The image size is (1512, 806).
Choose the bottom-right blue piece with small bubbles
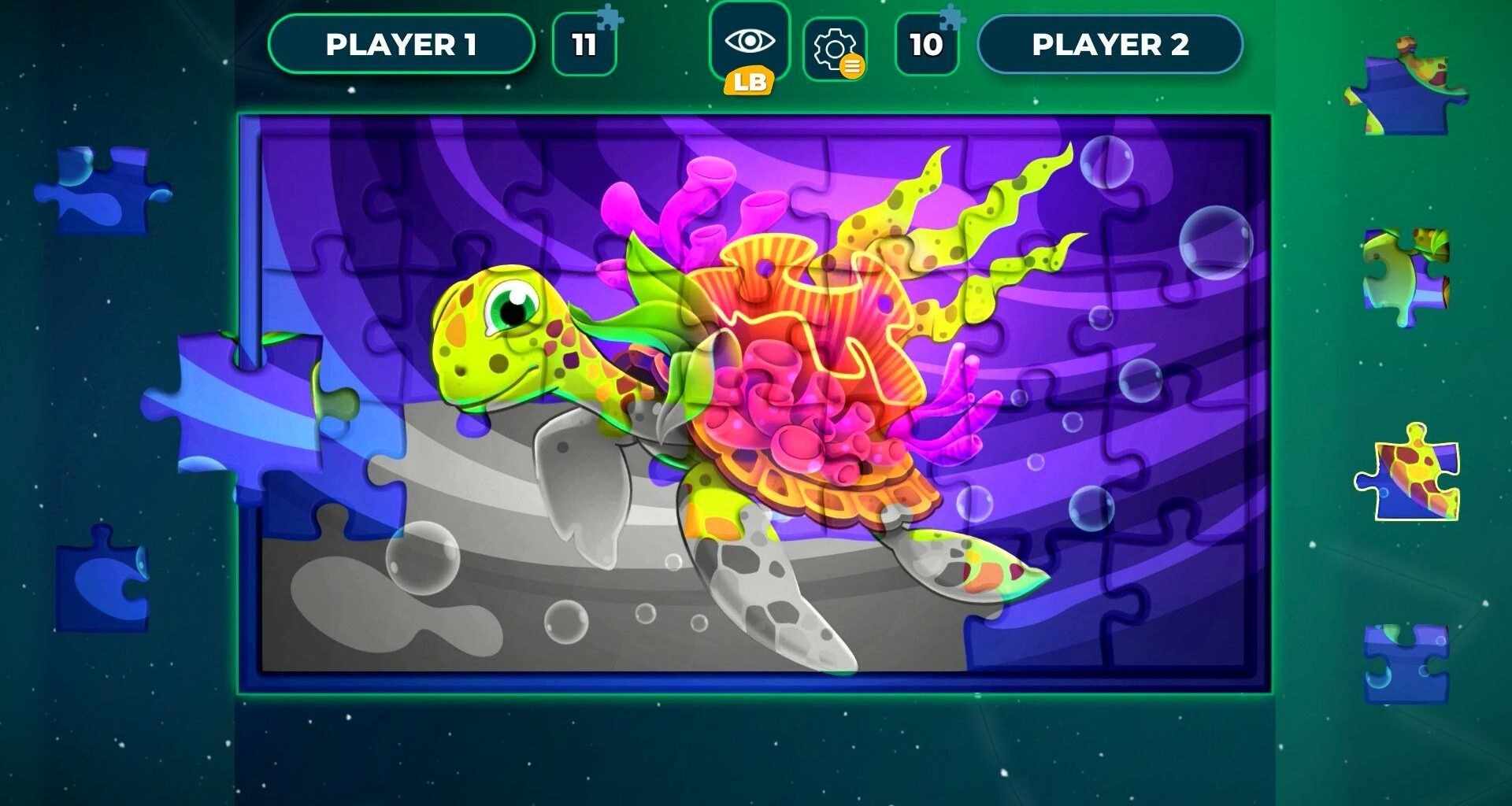[1406, 663]
